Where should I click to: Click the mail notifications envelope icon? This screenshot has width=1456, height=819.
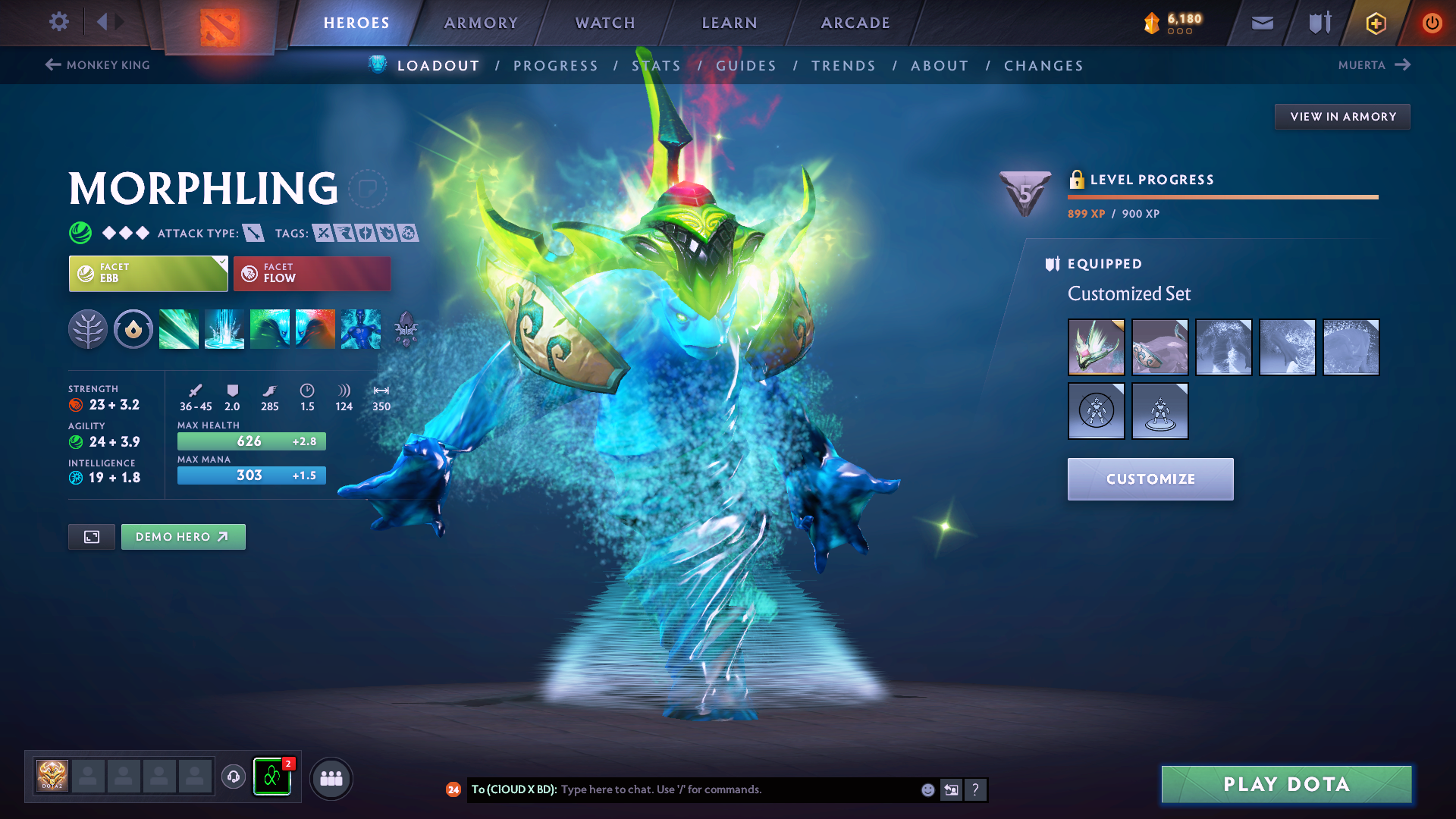pyautogui.click(x=1261, y=23)
